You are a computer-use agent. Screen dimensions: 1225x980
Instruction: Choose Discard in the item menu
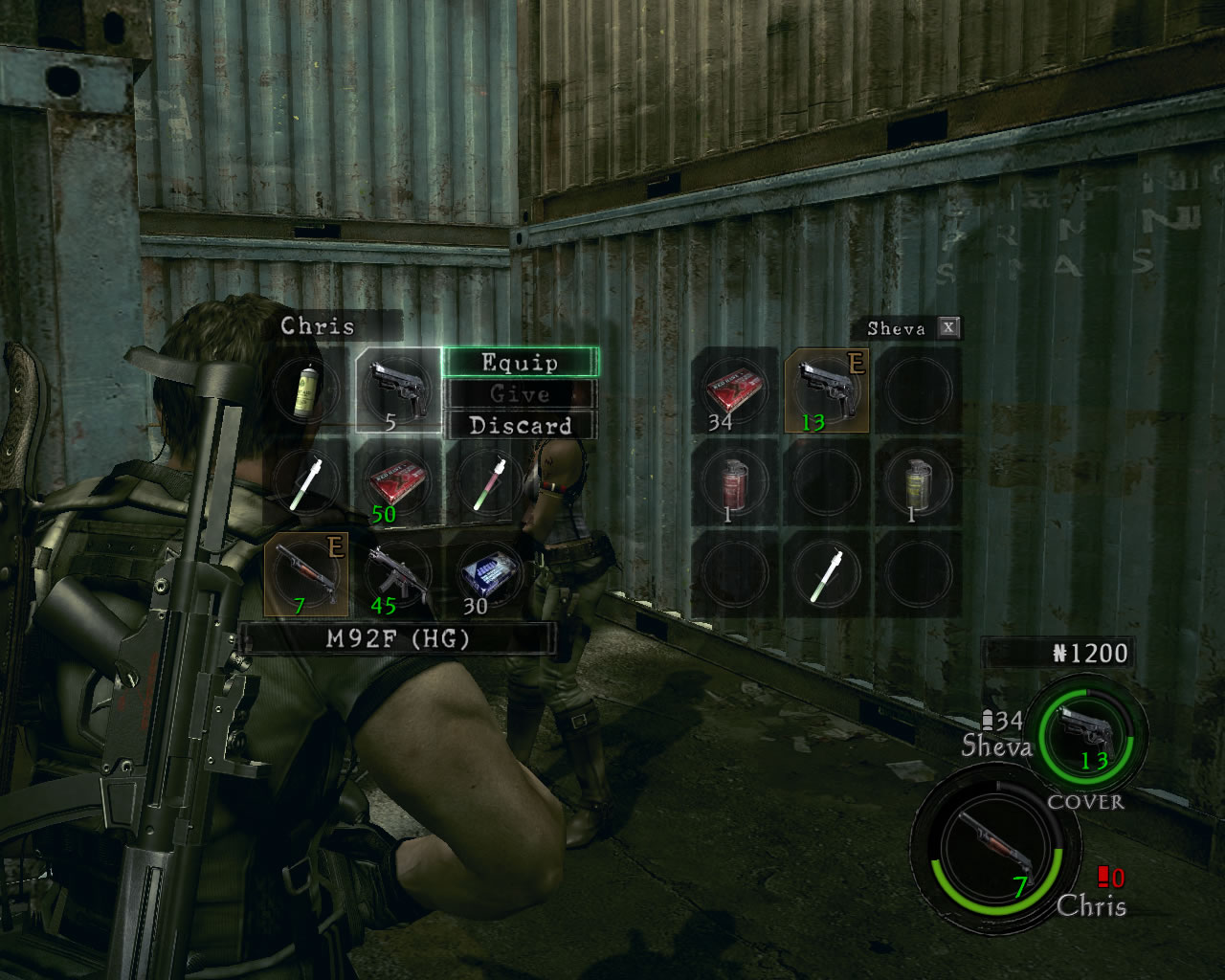[x=520, y=426]
